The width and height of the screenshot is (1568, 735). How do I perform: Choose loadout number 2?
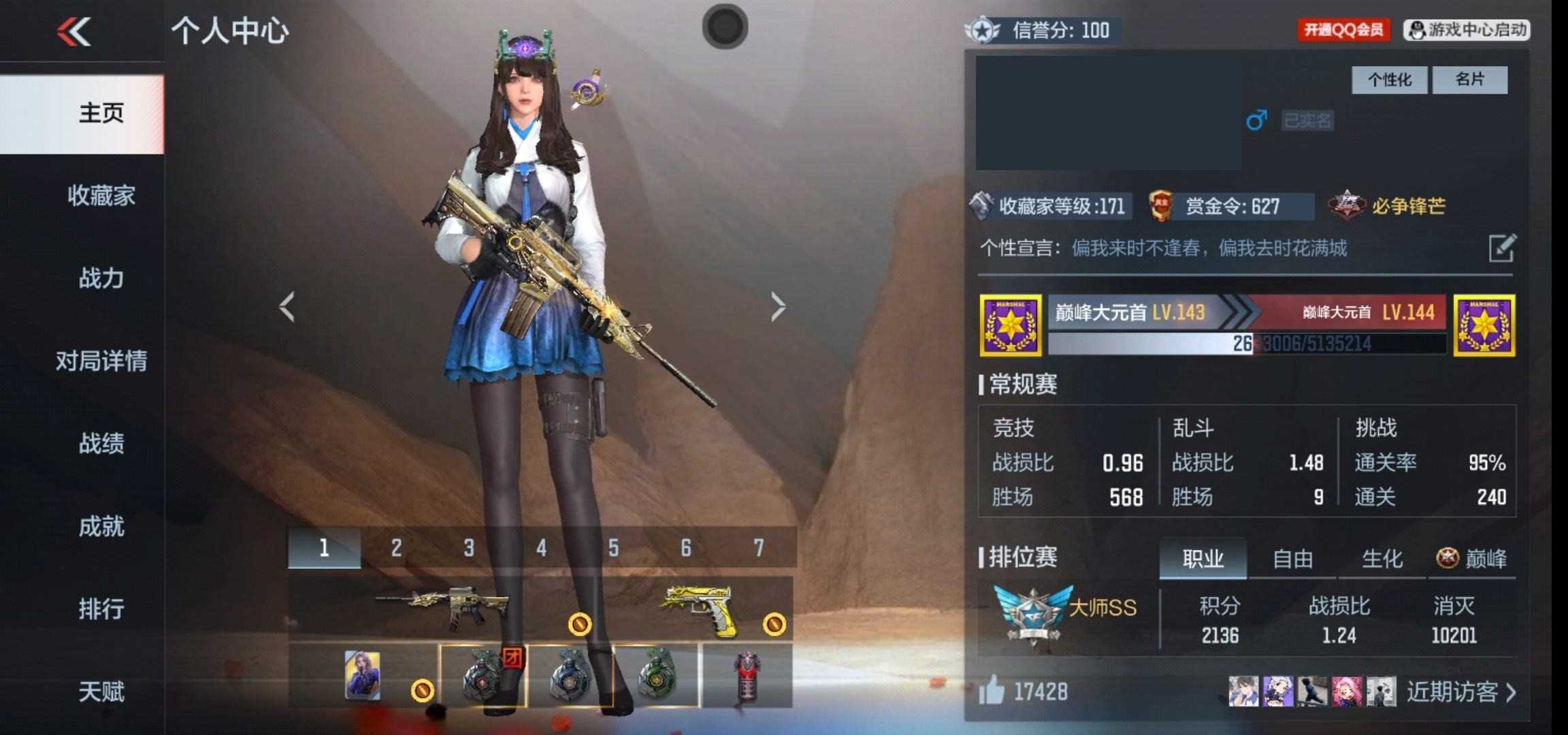pos(396,548)
